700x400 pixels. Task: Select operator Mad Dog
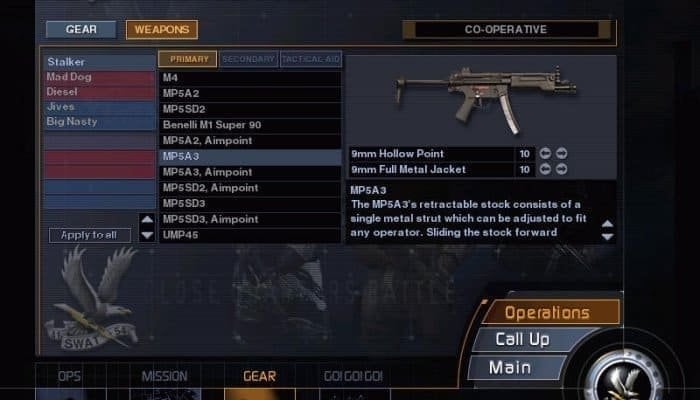[98, 77]
